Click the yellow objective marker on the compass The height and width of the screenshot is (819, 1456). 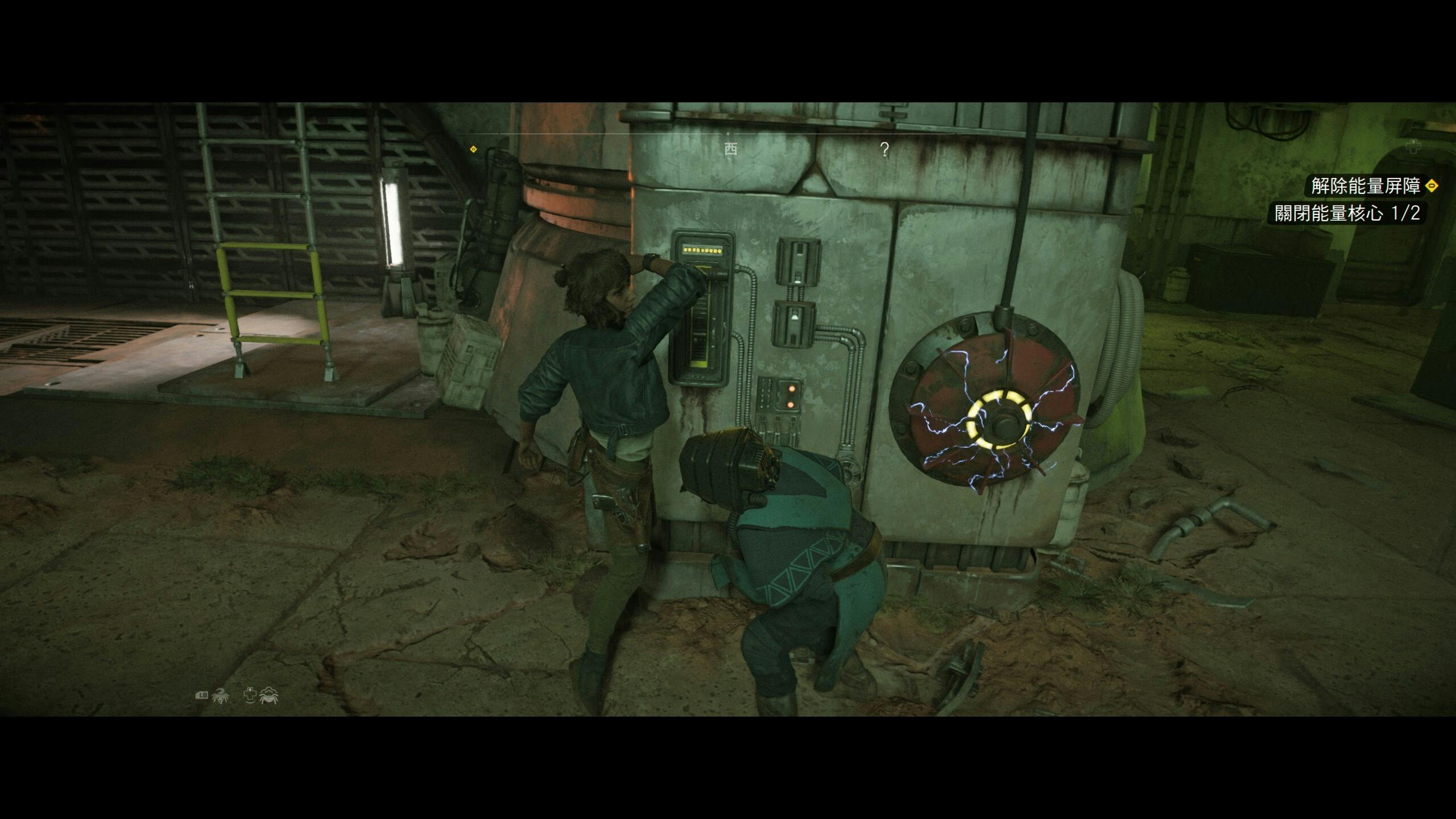tap(473, 150)
